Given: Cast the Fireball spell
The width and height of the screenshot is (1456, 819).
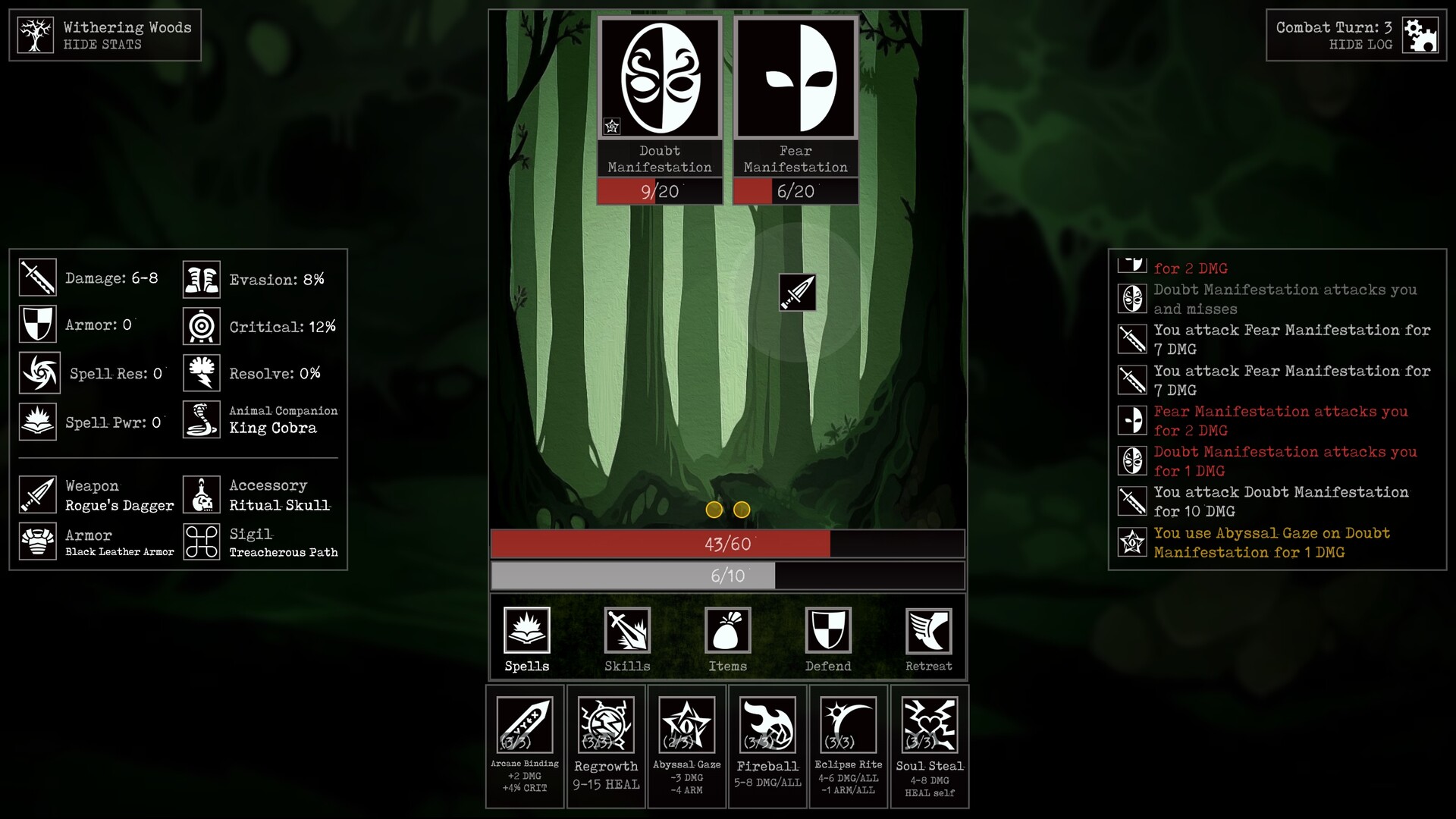Looking at the screenshot, I should [x=767, y=747].
